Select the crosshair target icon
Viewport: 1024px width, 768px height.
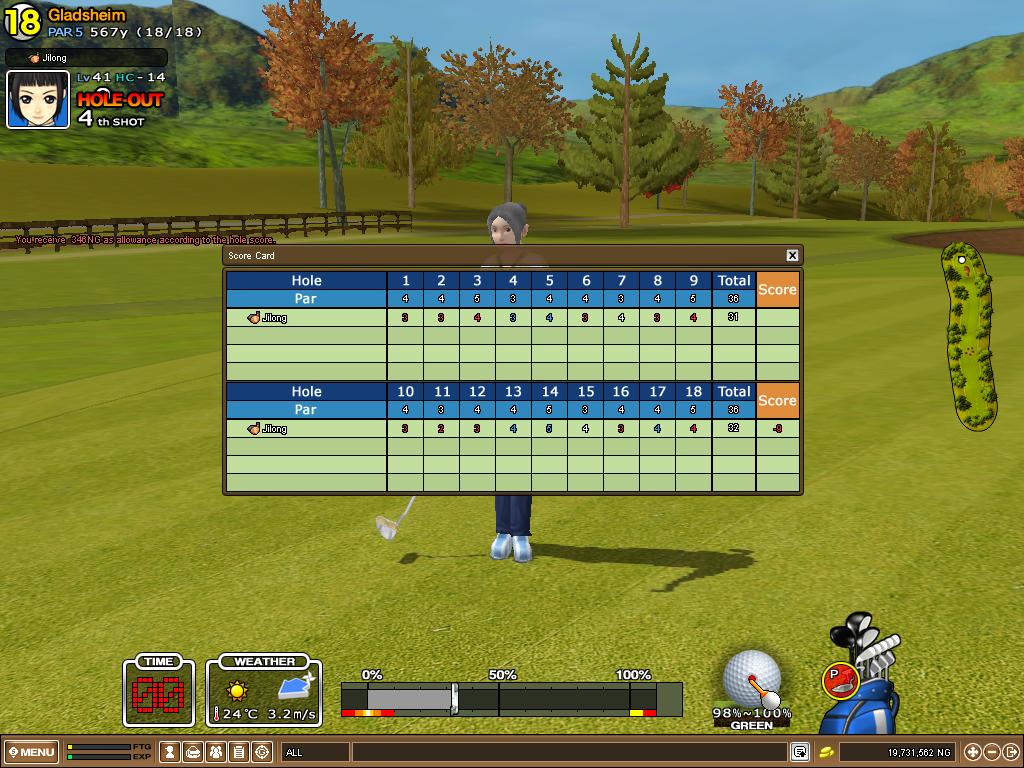262,752
